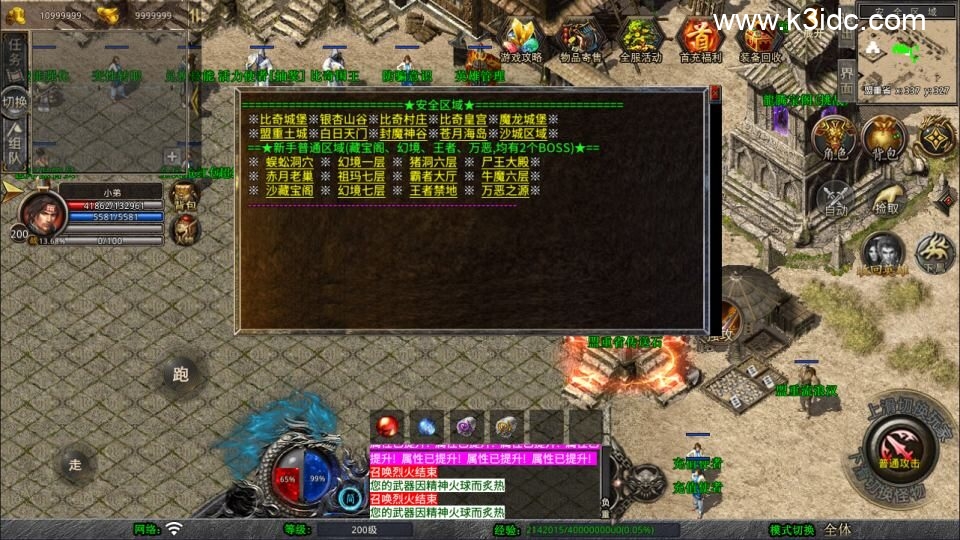Viewport: 960px width, 540px height.
Task: Open the 角色 character button
Action: pos(832,138)
